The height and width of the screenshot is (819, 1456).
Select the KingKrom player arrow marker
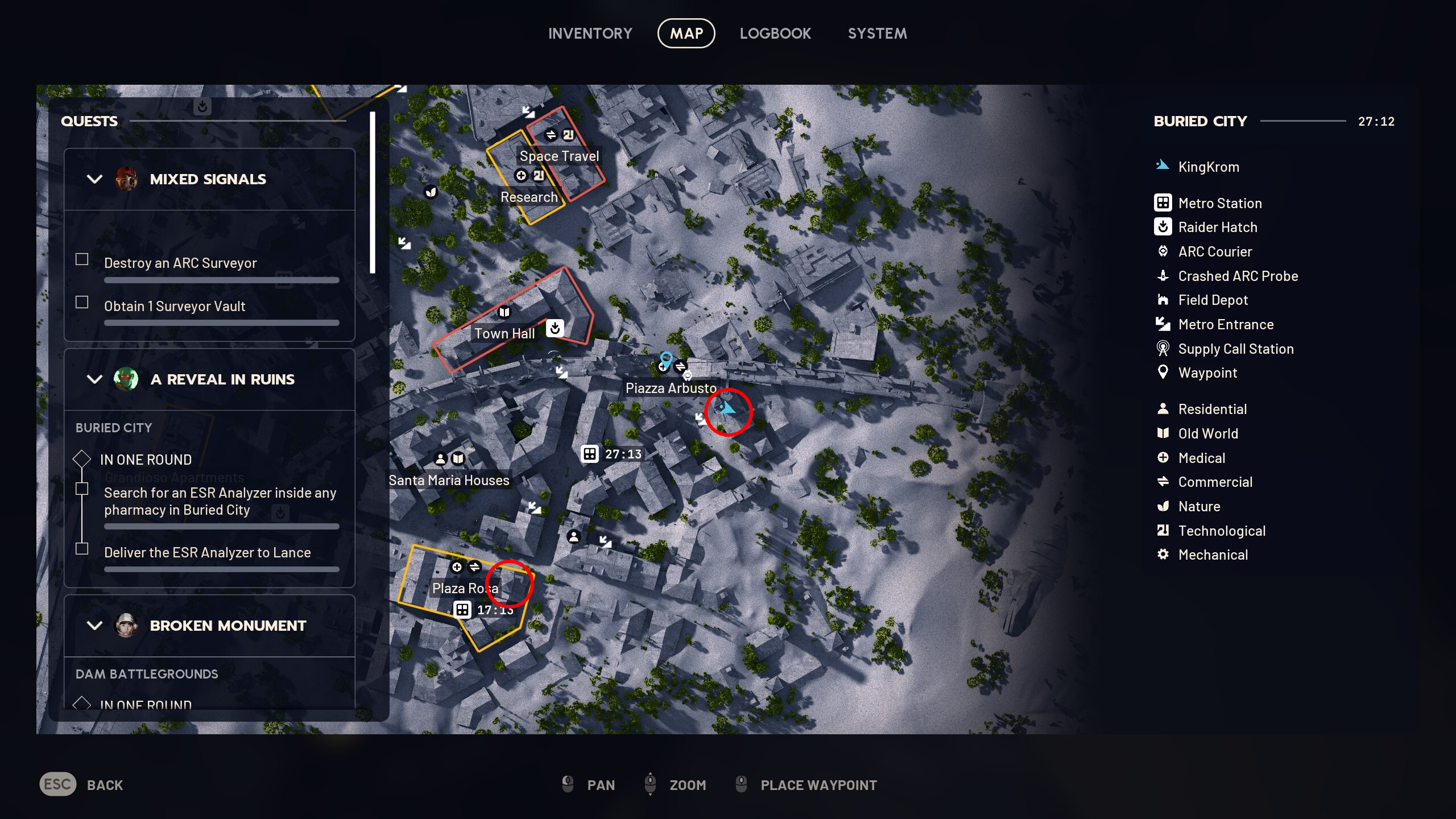[728, 407]
